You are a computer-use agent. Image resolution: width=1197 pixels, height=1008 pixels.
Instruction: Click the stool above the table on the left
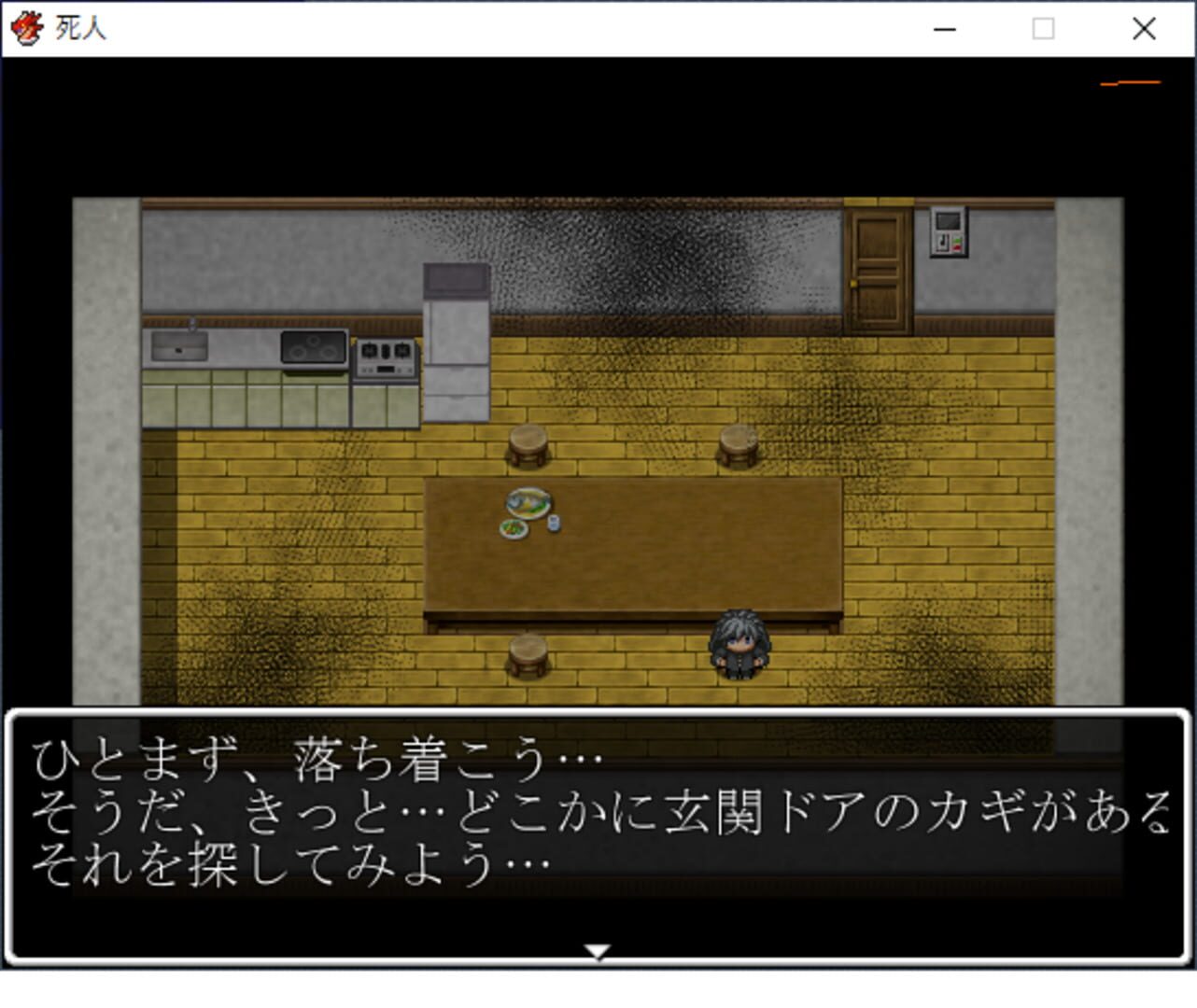tap(528, 443)
